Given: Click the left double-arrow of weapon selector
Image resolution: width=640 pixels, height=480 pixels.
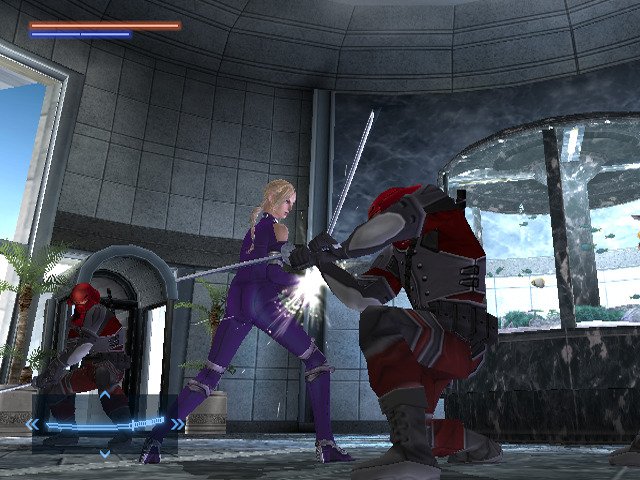Looking at the screenshot, I should (33, 424).
